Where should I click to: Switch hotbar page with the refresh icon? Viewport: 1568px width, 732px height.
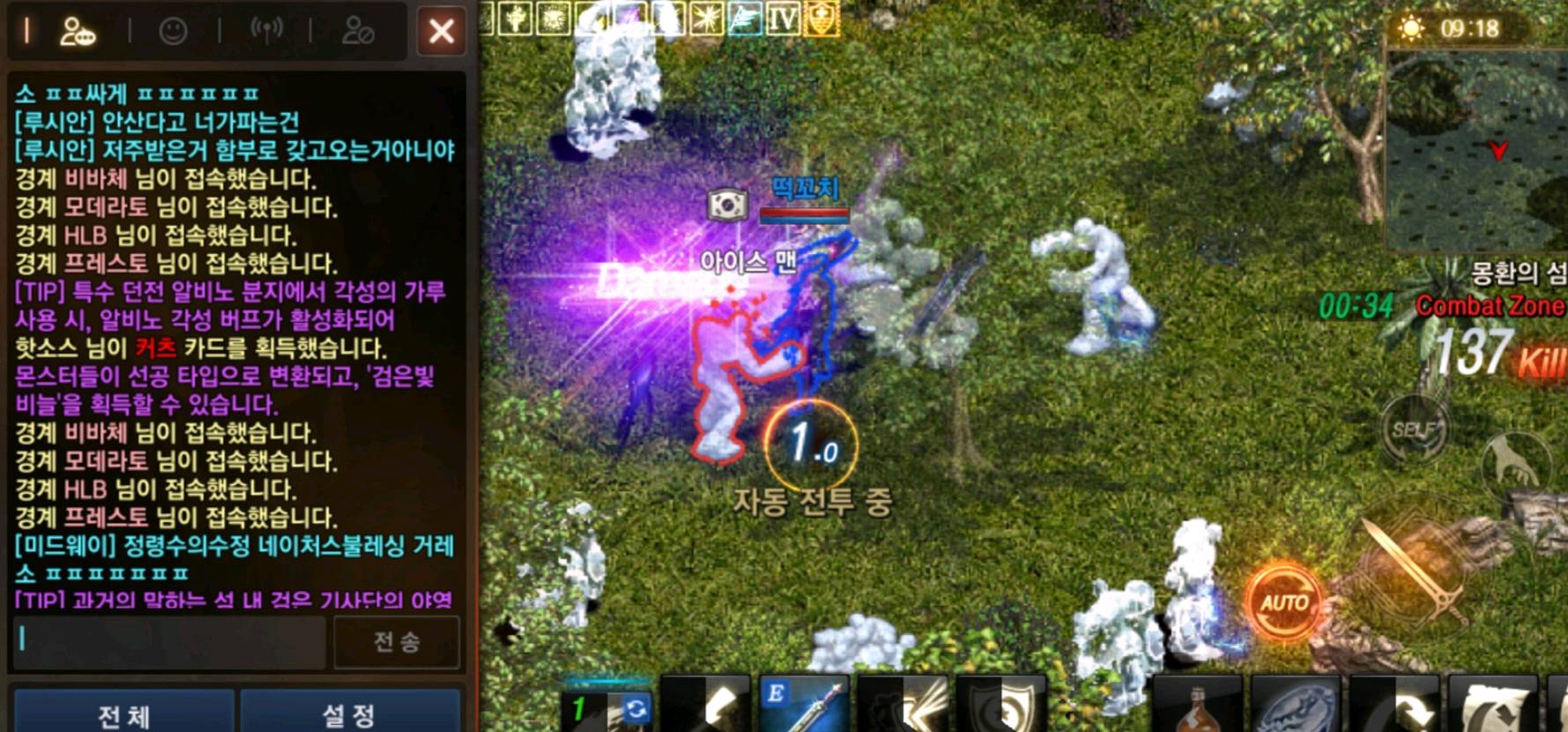(x=635, y=708)
